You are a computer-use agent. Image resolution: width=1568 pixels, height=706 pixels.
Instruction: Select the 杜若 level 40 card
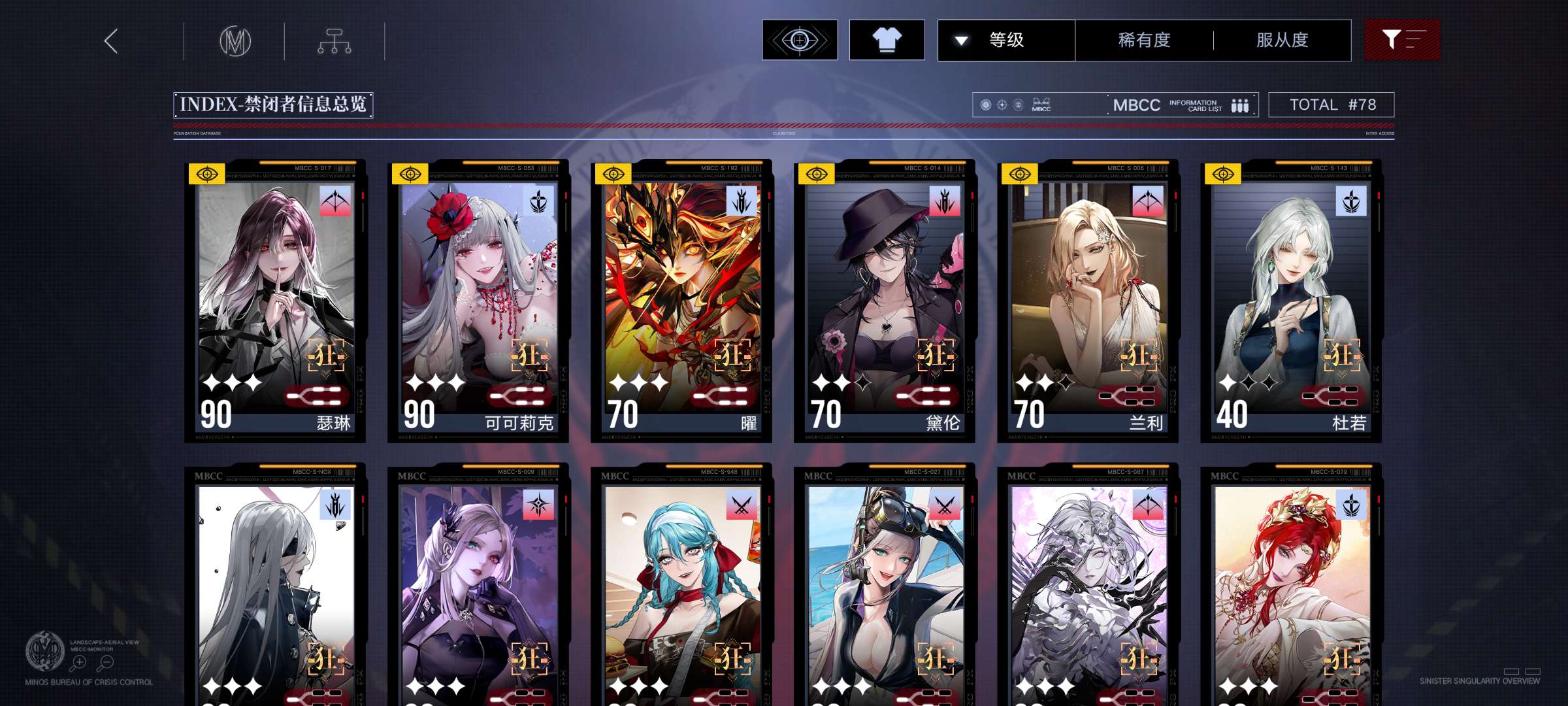pyautogui.click(x=1291, y=301)
